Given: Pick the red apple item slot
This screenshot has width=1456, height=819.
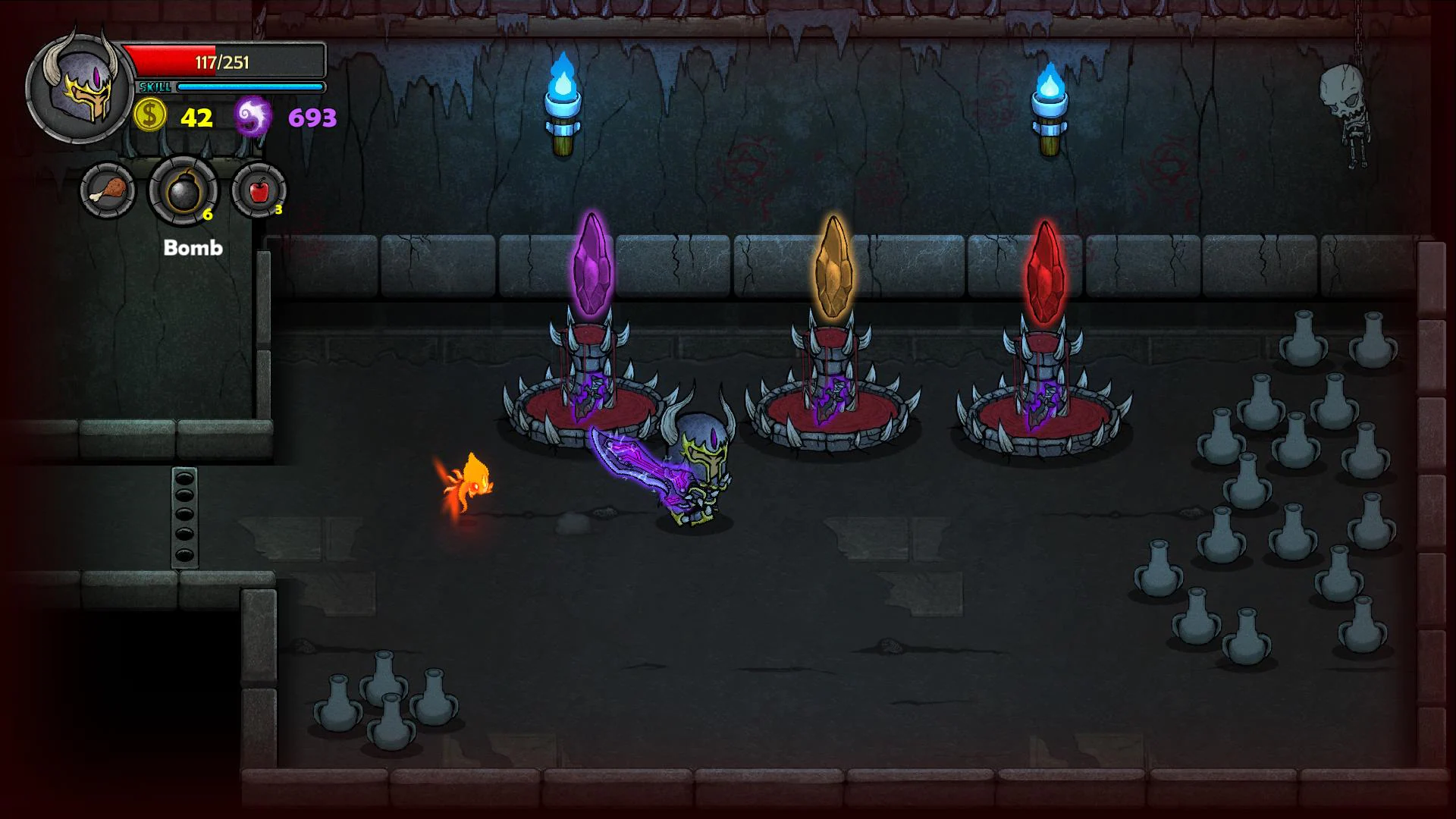Looking at the screenshot, I should point(259,190).
